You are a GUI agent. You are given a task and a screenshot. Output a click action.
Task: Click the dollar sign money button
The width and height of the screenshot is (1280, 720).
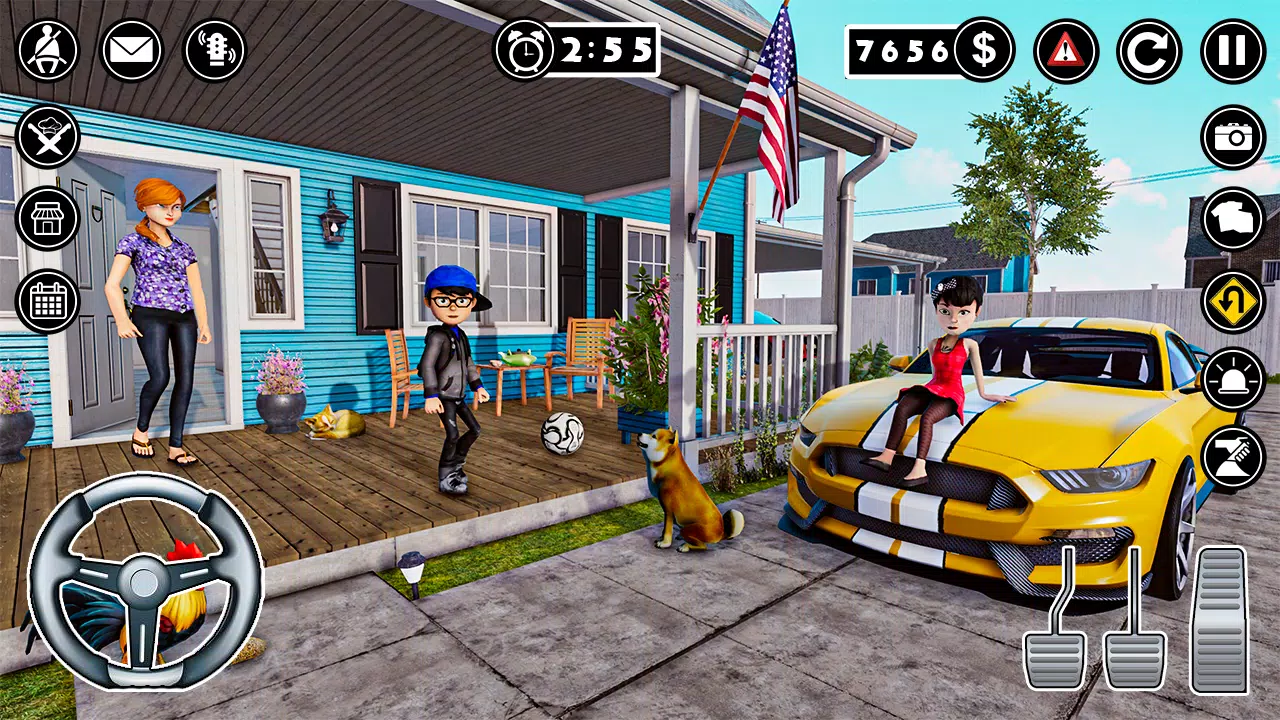(983, 50)
